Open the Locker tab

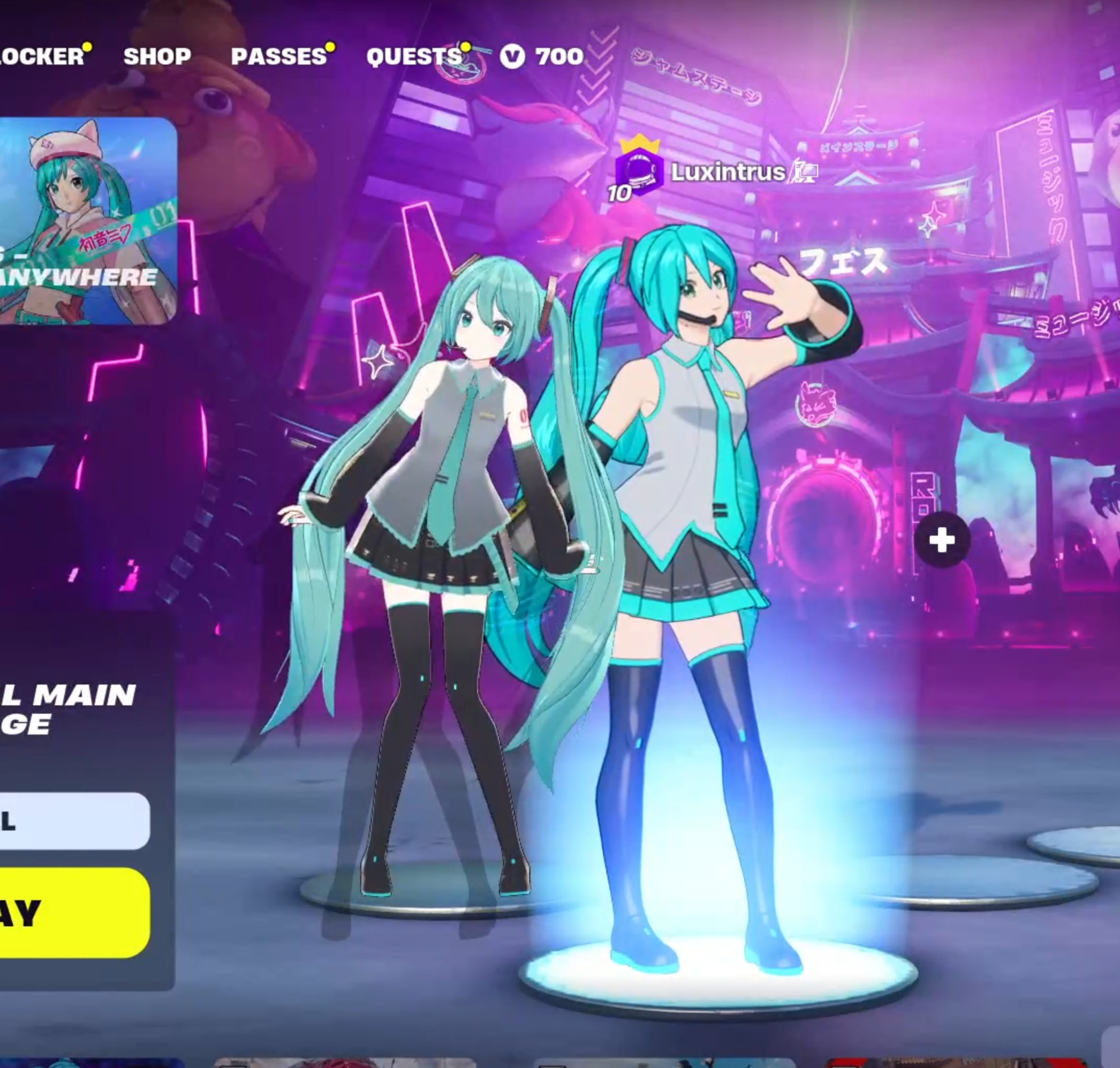click(41, 57)
